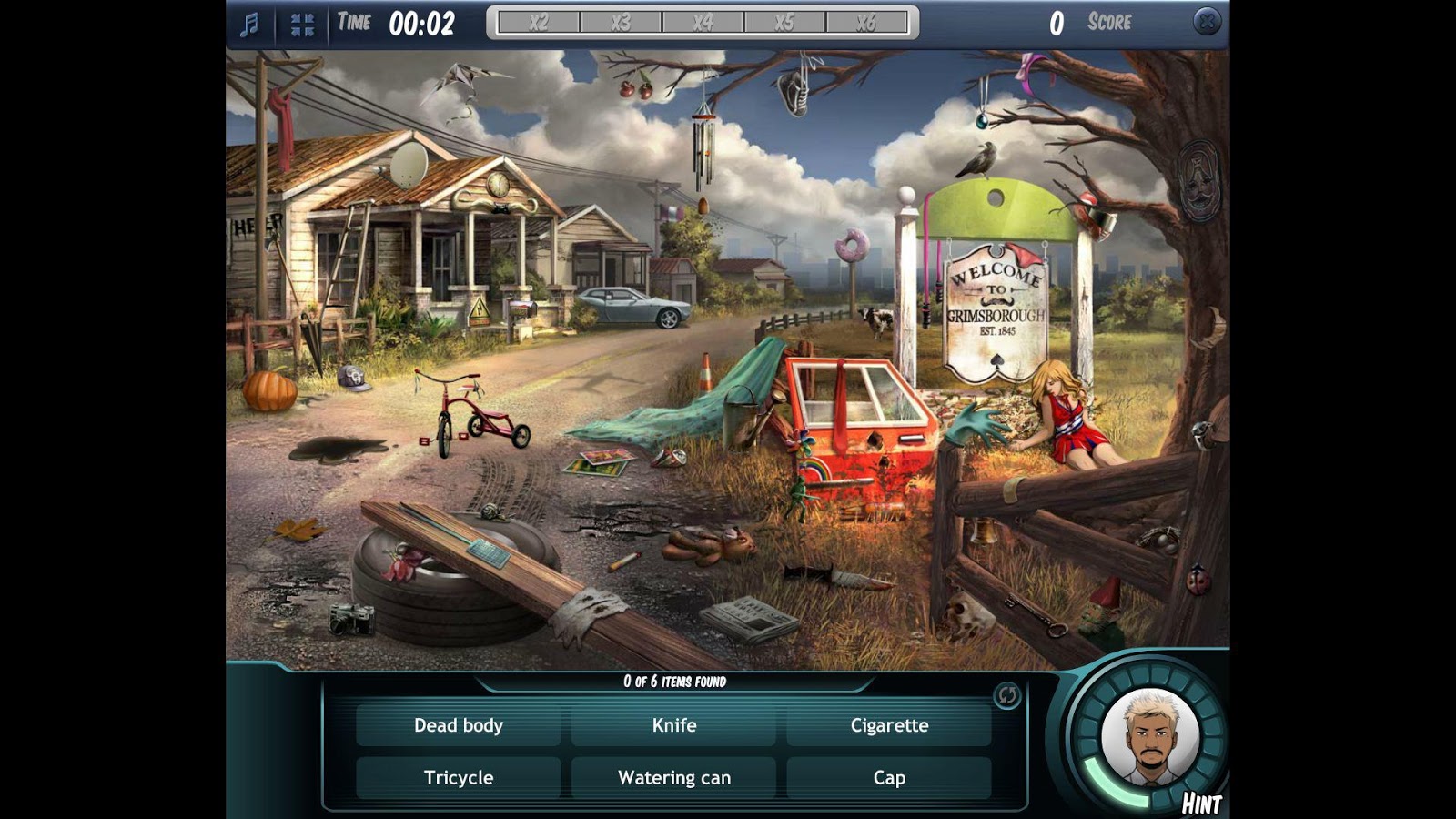
Task: Select "Cap" in the item list
Action: 889,778
